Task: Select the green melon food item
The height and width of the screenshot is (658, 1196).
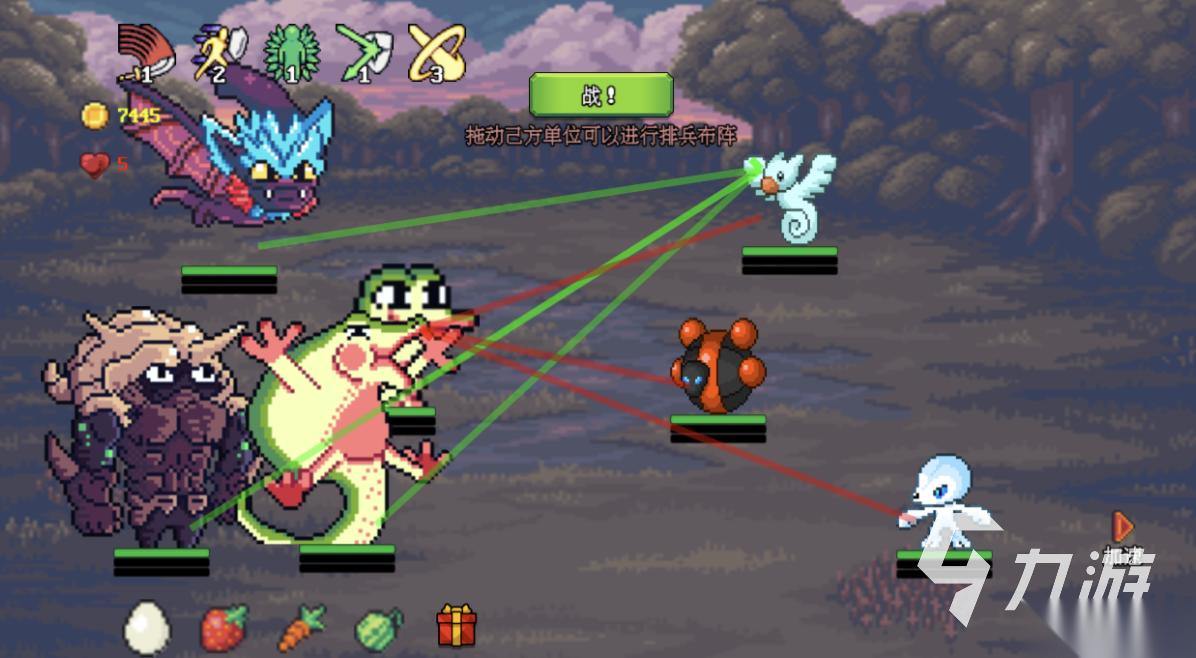Action: pyautogui.click(x=379, y=628)
